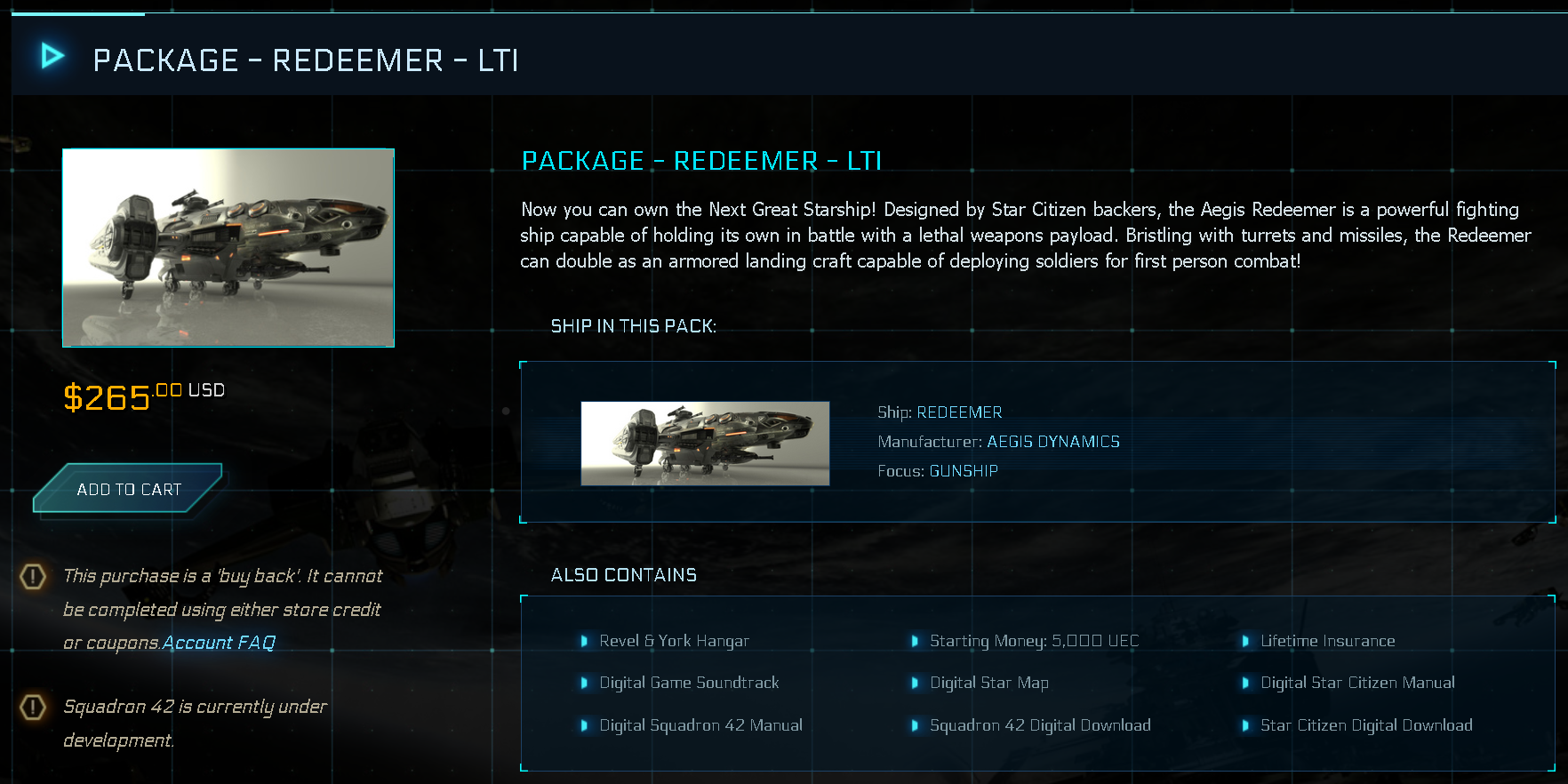Click the small Redeemer image in SHIP IN THIS PACK
This screenshot has width=1568, height=784.
point(705,443)
